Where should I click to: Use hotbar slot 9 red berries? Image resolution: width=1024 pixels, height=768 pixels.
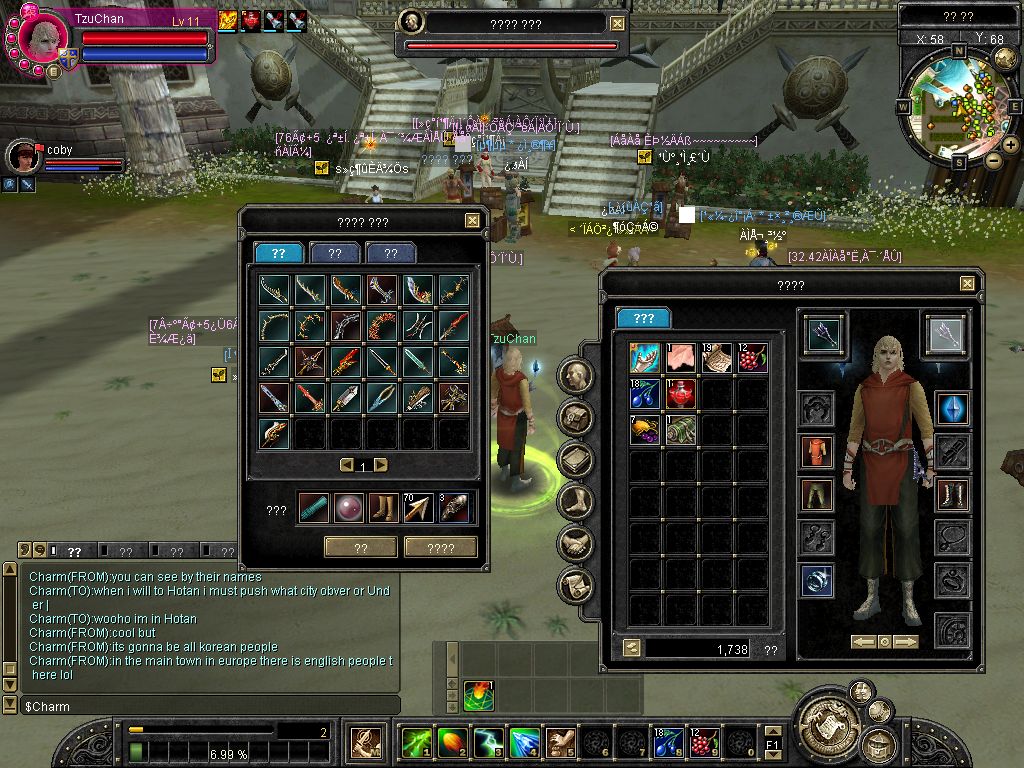(x=703, y=743)
